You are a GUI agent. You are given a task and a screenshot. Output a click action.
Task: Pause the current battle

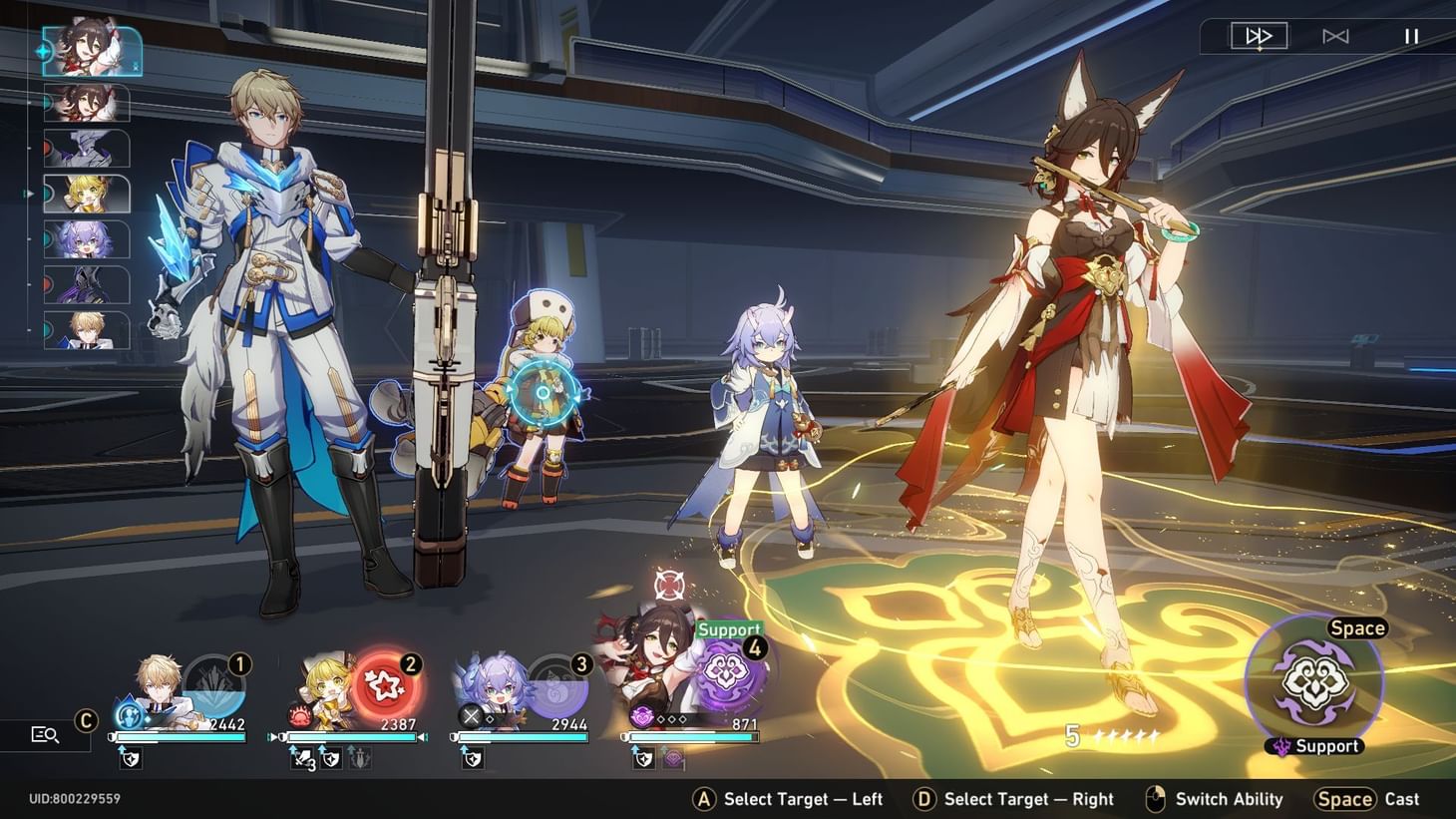[1411, 36]
